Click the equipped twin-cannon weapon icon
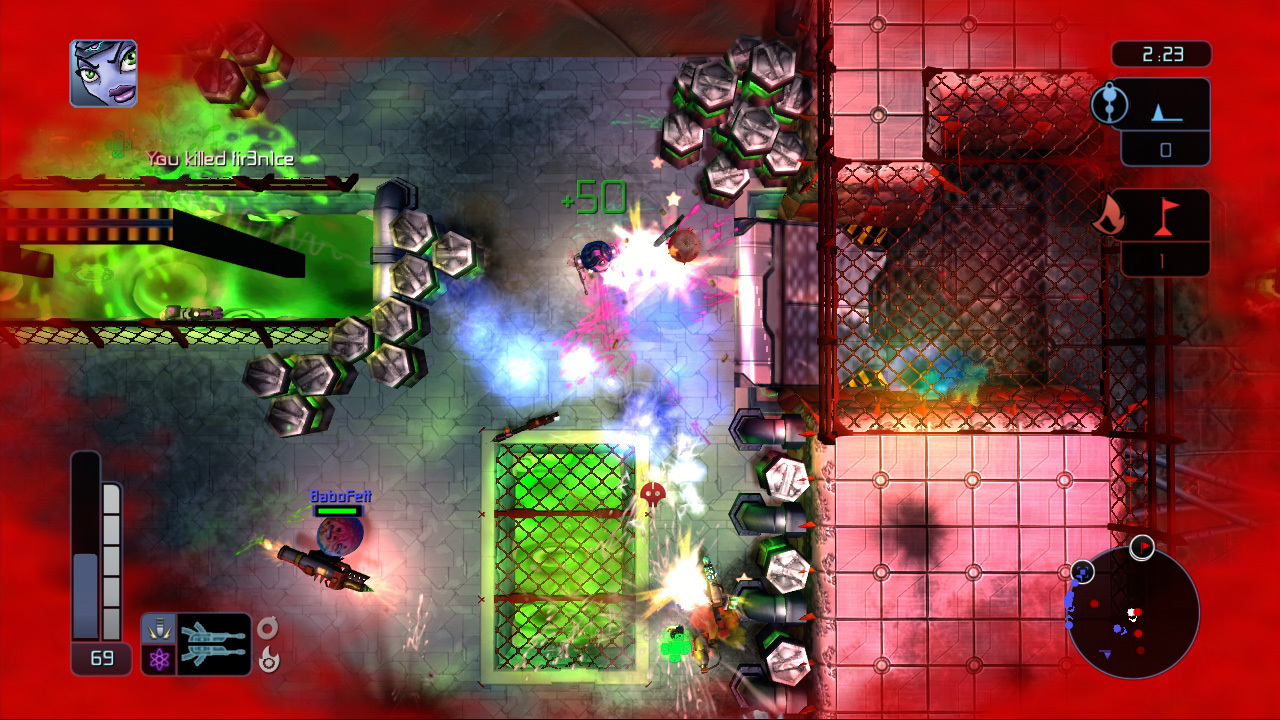 pyautogui.click(x=215, y=642)
